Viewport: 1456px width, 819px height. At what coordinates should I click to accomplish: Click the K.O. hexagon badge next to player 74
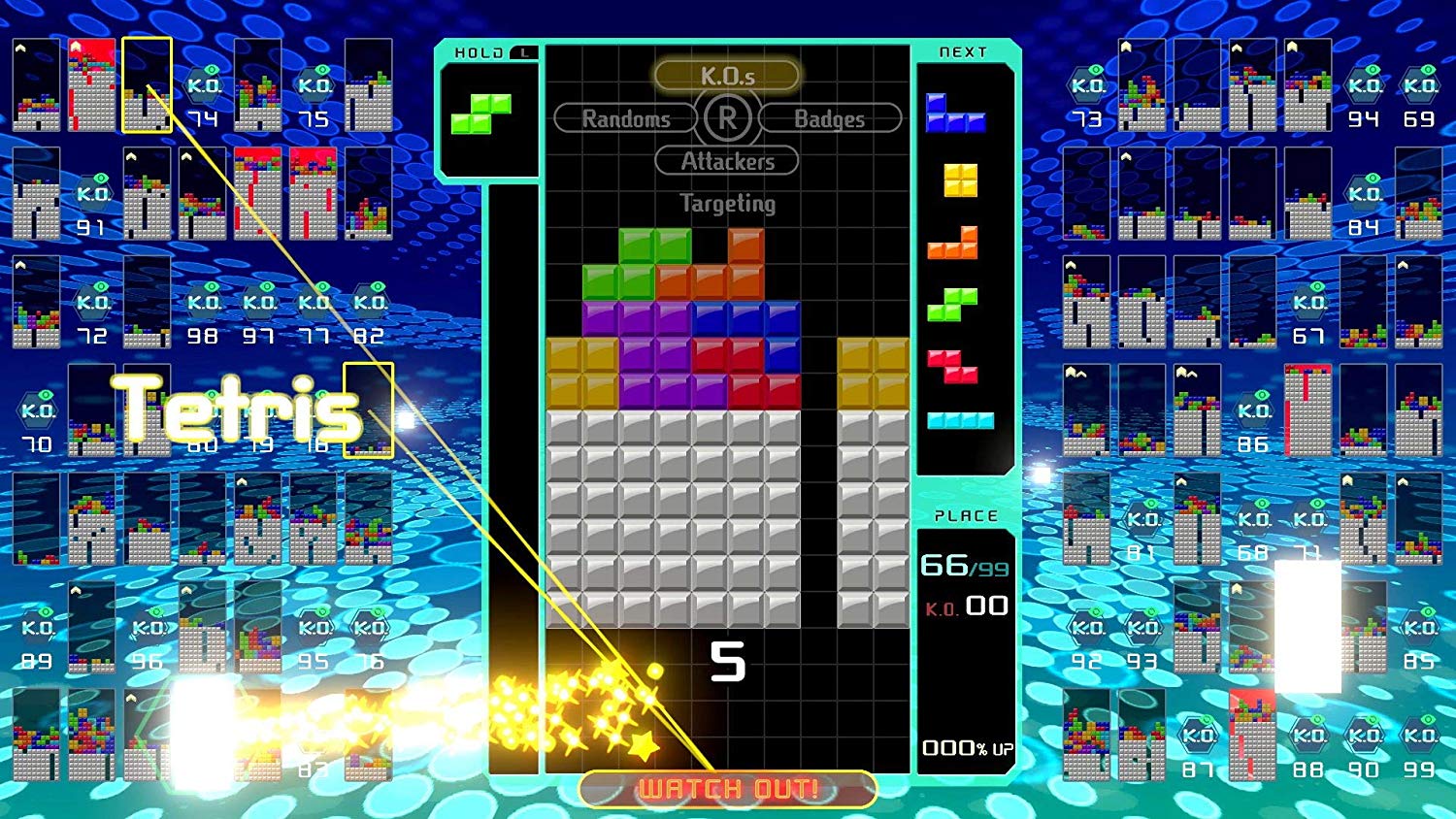click(206, 85)
